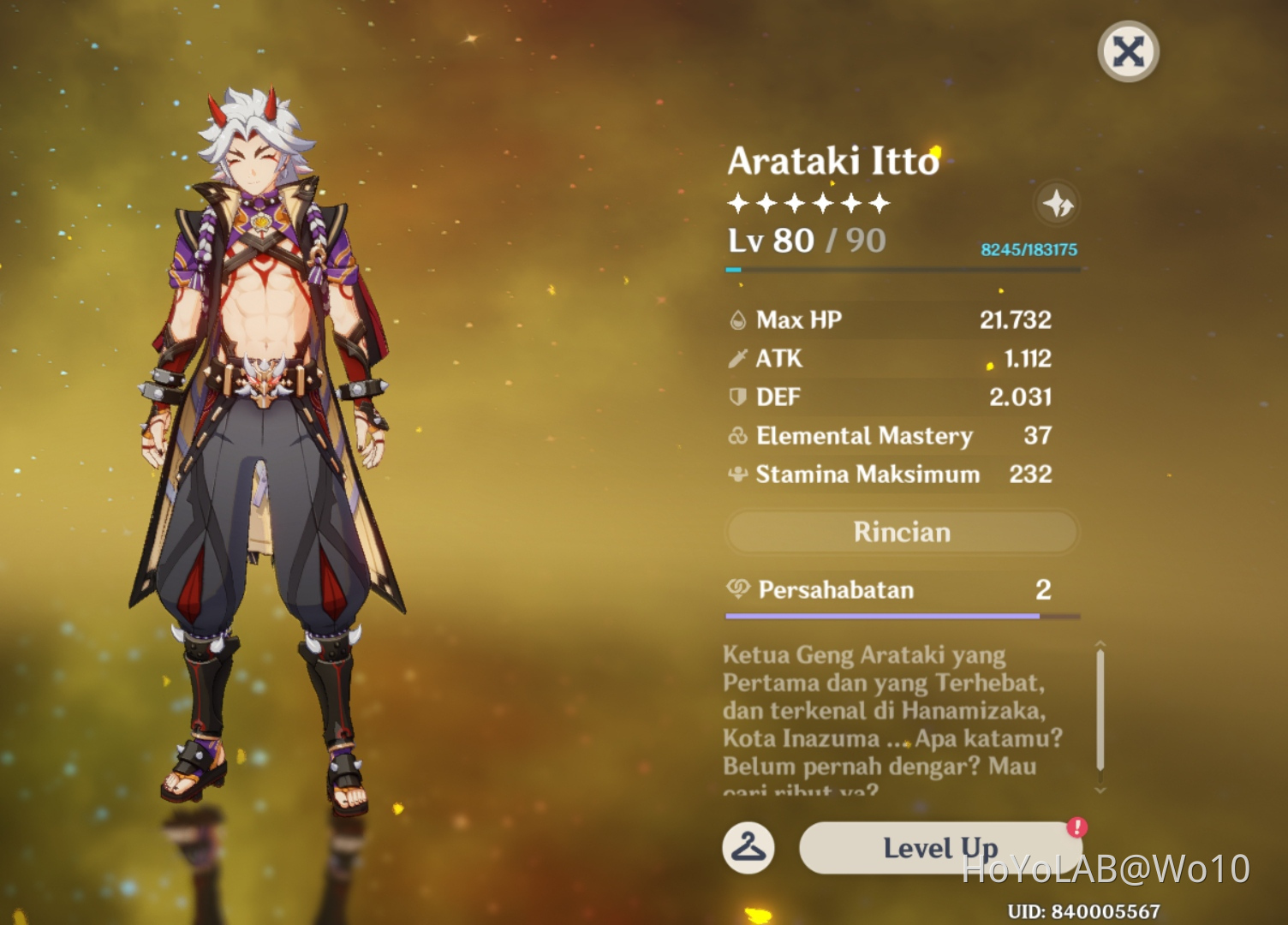Select the ATK sword icon
This screenshot has height=925, width=1288.
click(736, 359)
